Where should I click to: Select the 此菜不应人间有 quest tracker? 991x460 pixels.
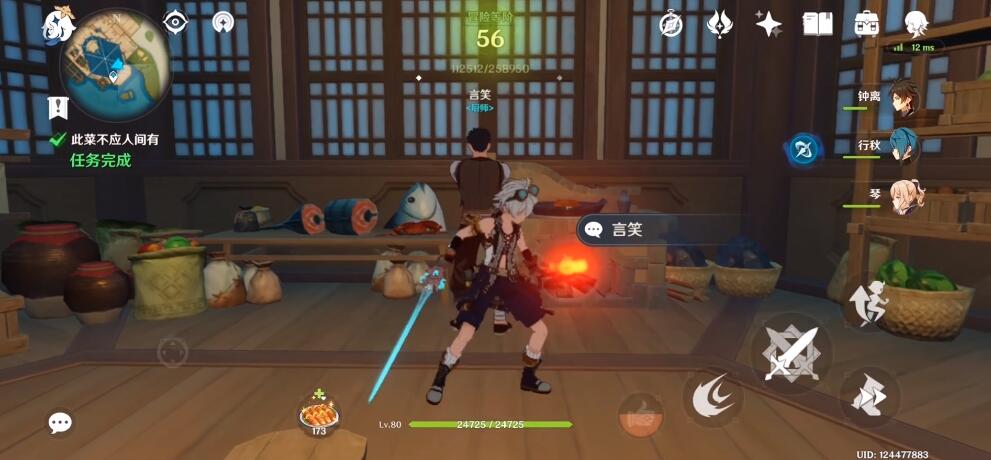click(x=113, y=140)
